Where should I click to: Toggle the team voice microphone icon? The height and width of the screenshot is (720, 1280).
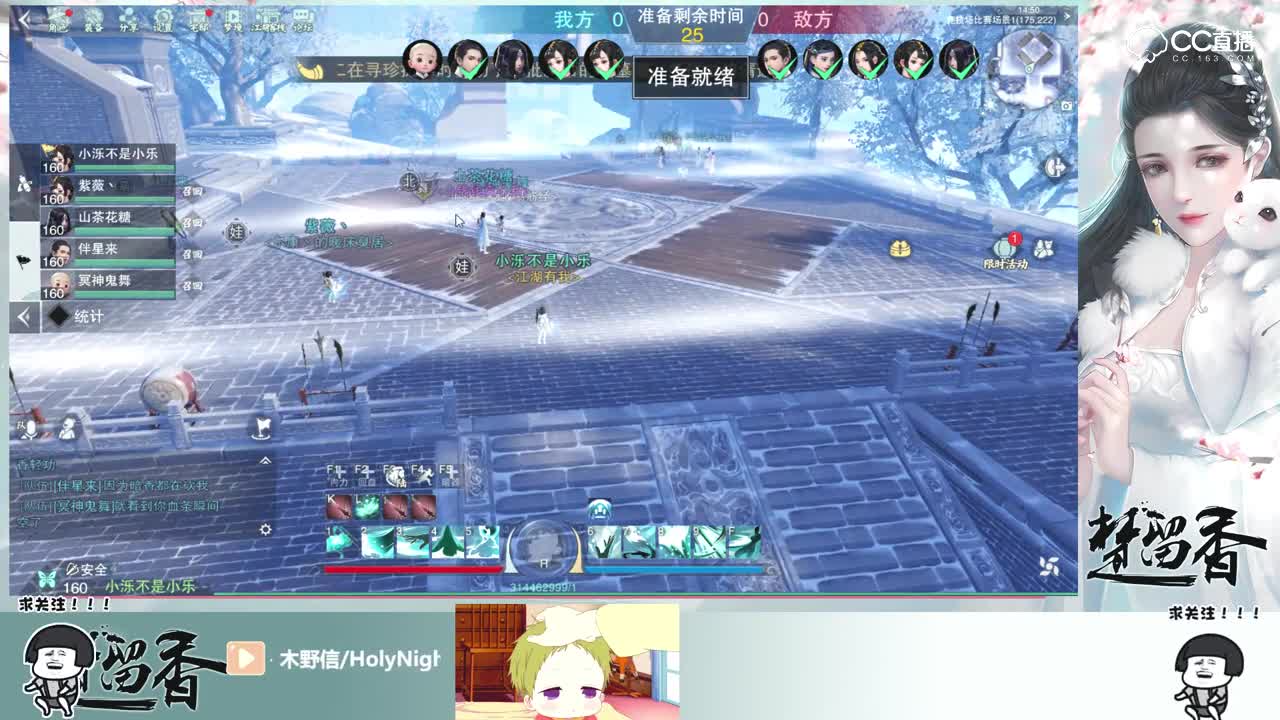point(29,428)
